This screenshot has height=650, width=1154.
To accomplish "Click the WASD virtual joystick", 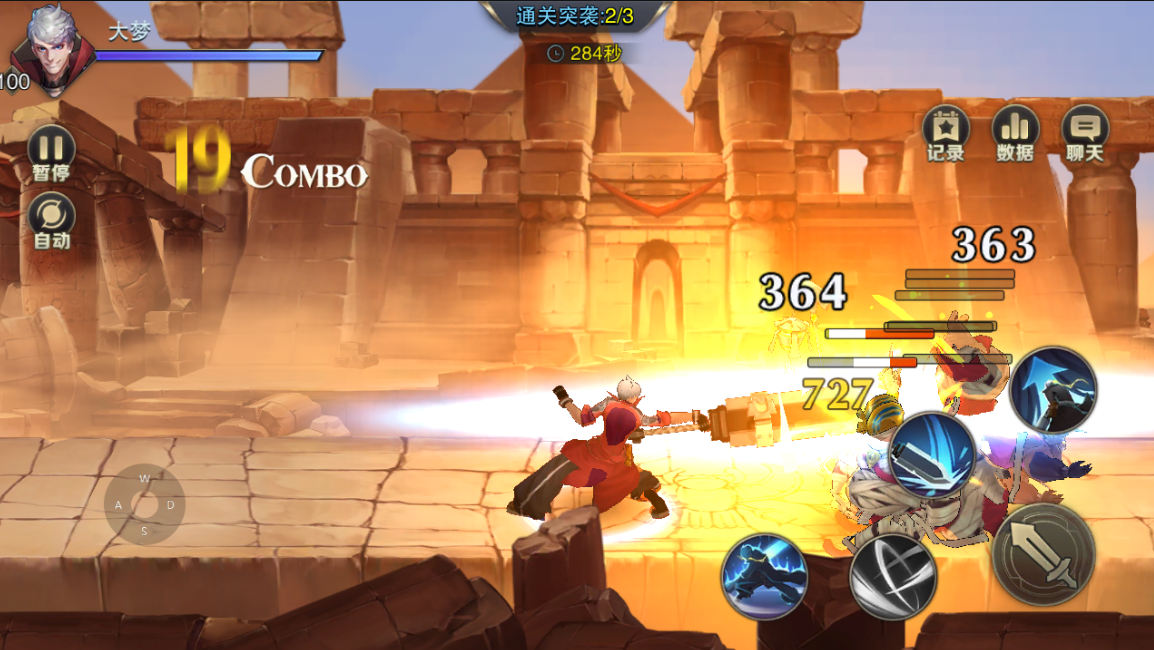I will (144, 504).
